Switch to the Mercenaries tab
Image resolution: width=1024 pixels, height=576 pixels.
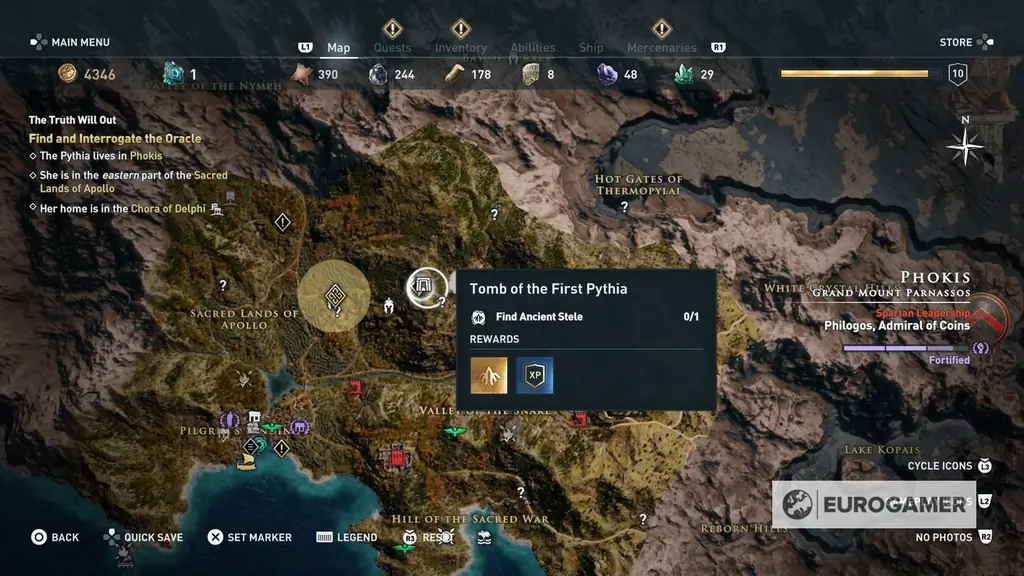point(661,48)
